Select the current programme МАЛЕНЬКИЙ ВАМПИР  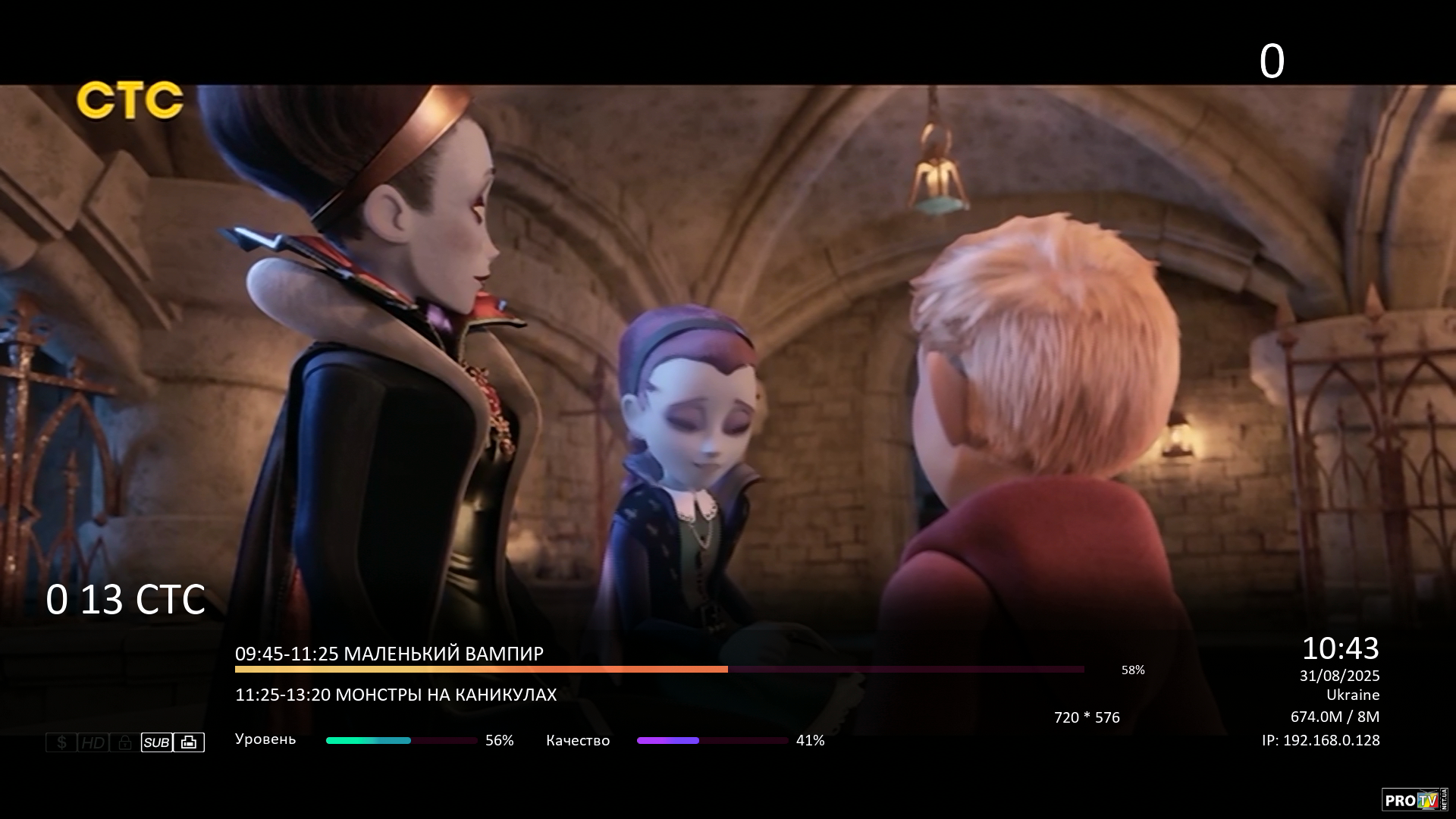click(389, 654)
